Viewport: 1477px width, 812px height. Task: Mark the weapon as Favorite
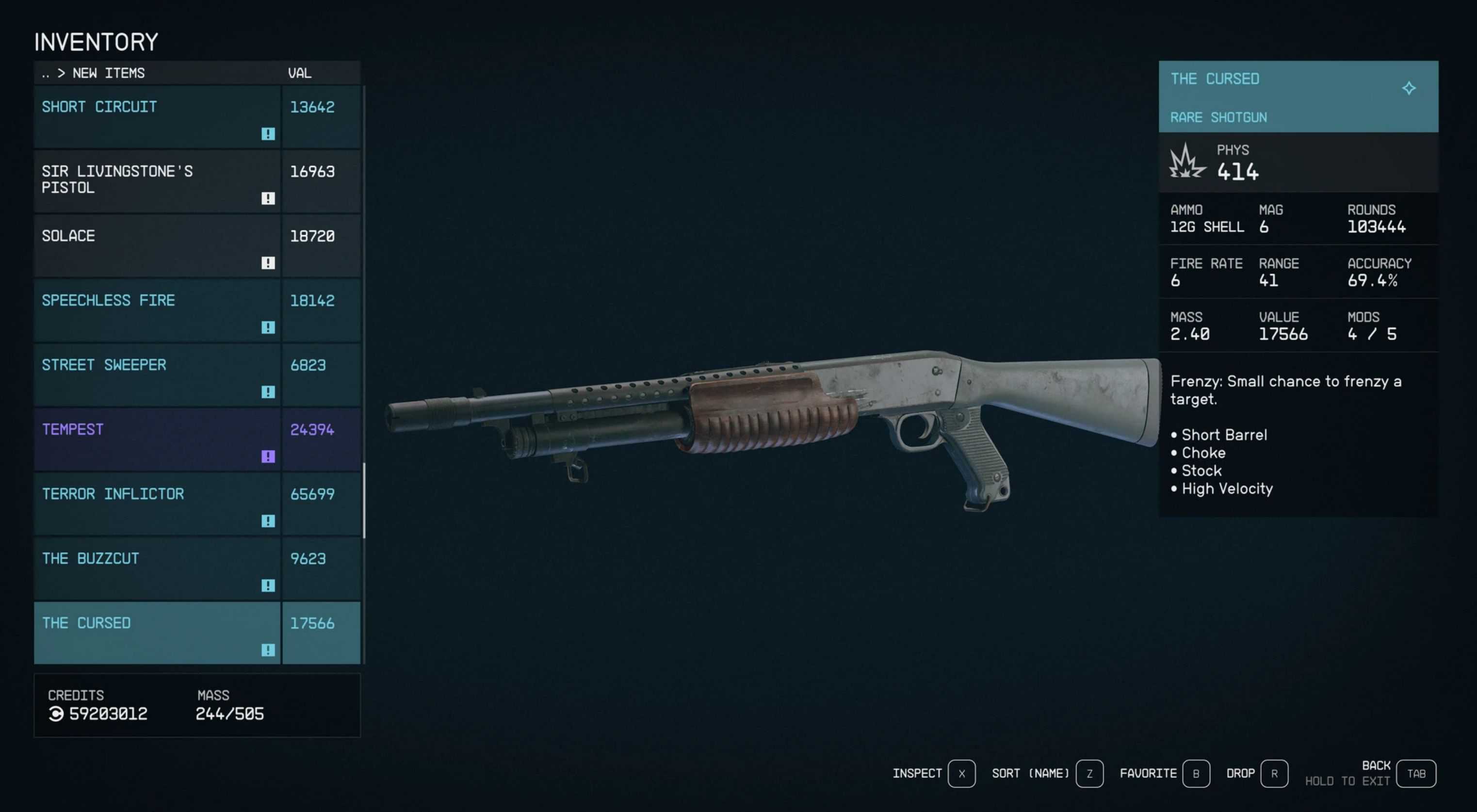click(x=1196, y=774)
